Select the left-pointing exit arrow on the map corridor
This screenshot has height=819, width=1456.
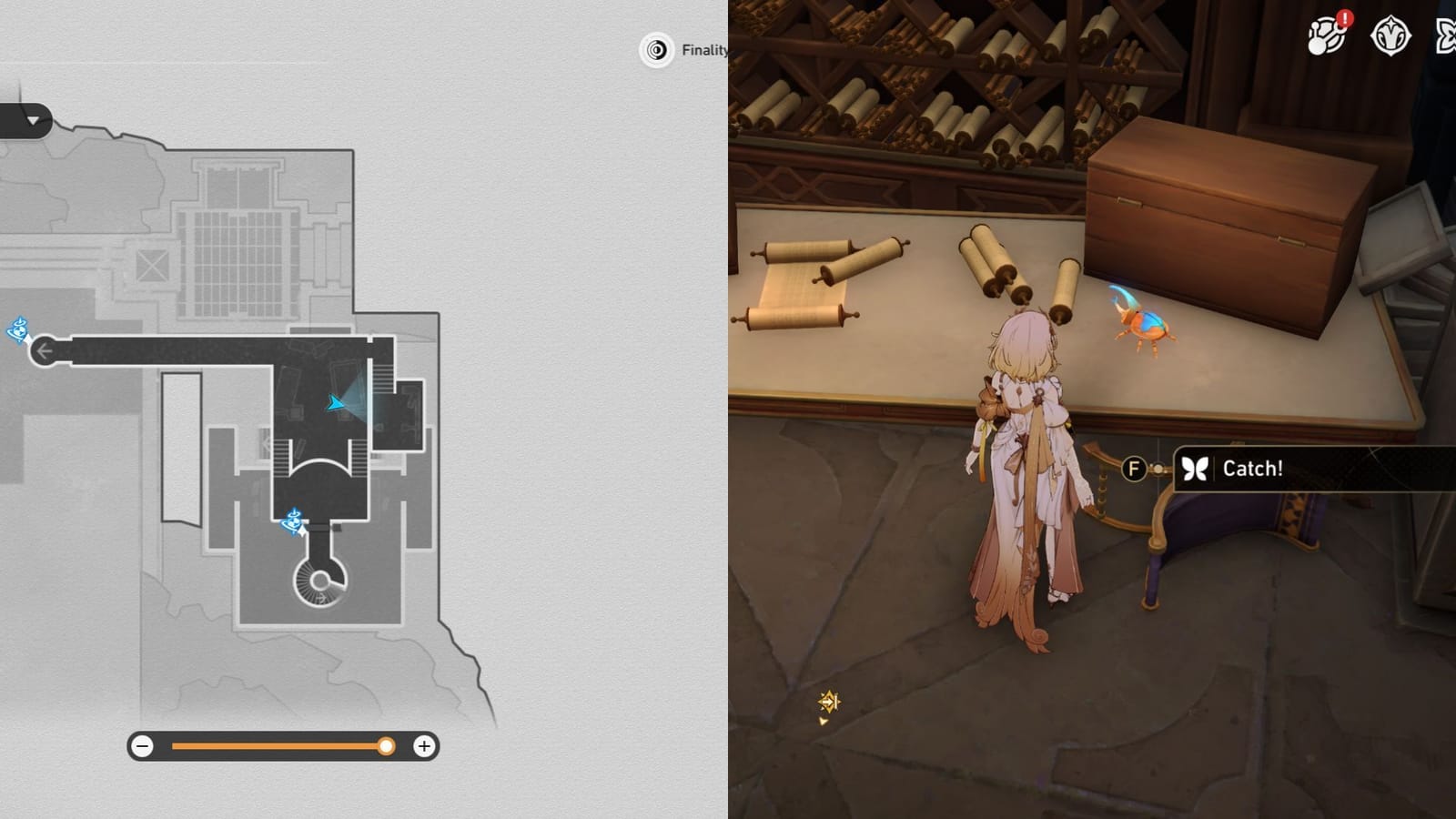point(45,349)
